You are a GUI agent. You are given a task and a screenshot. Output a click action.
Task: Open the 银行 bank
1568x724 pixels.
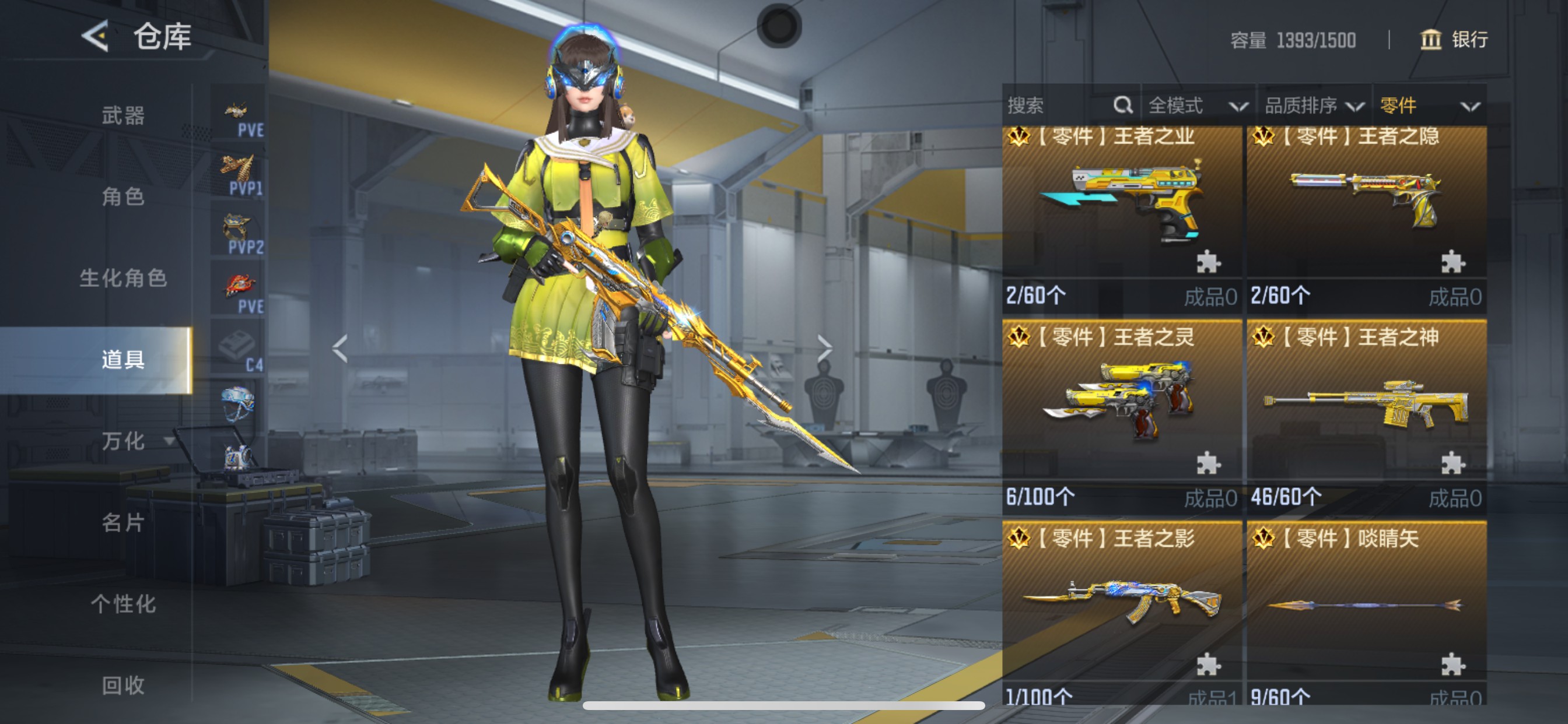pos(1454,40)
